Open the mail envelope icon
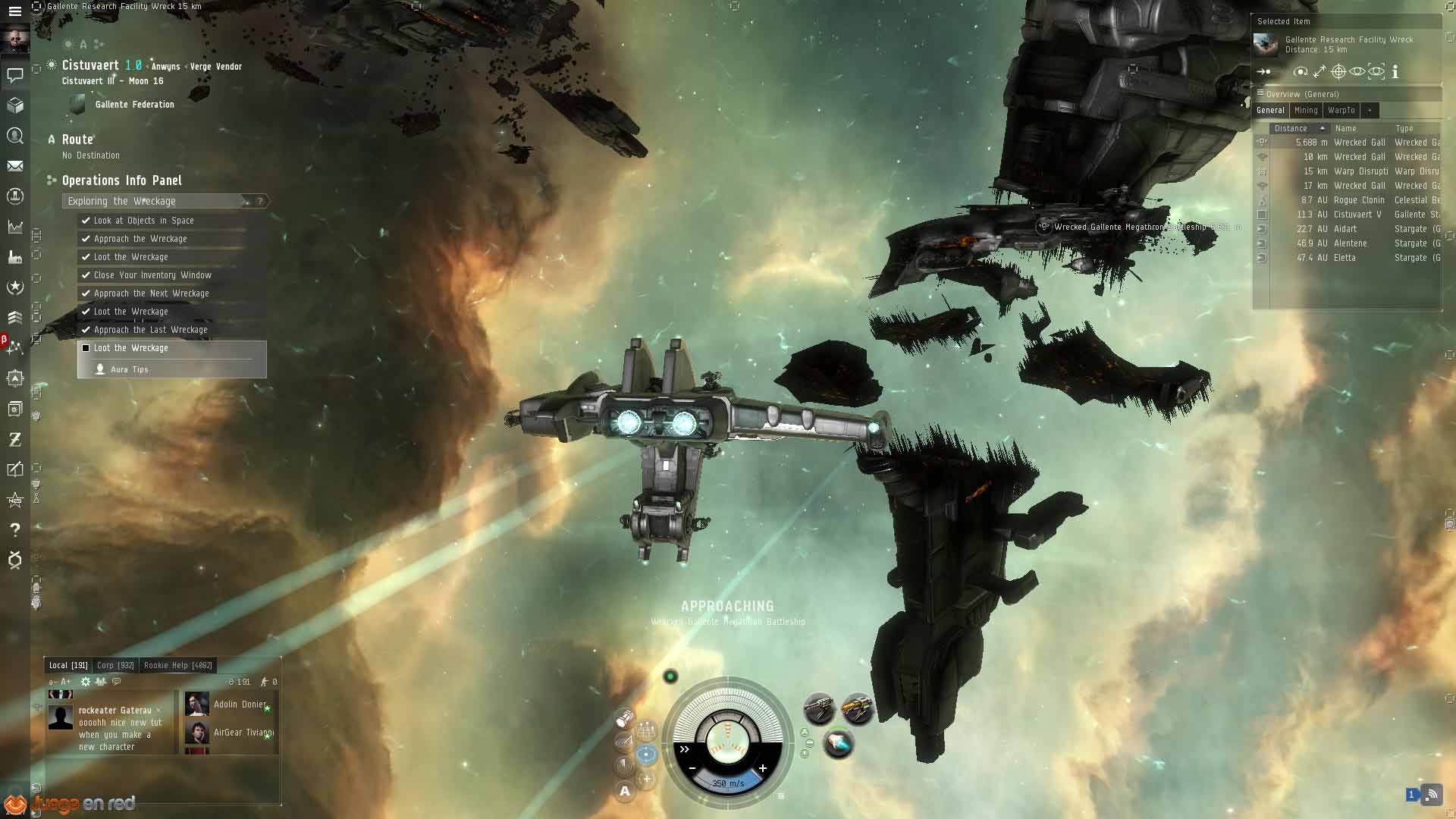The width and height of the screenshot is (1456, 819). pos(14,166)
